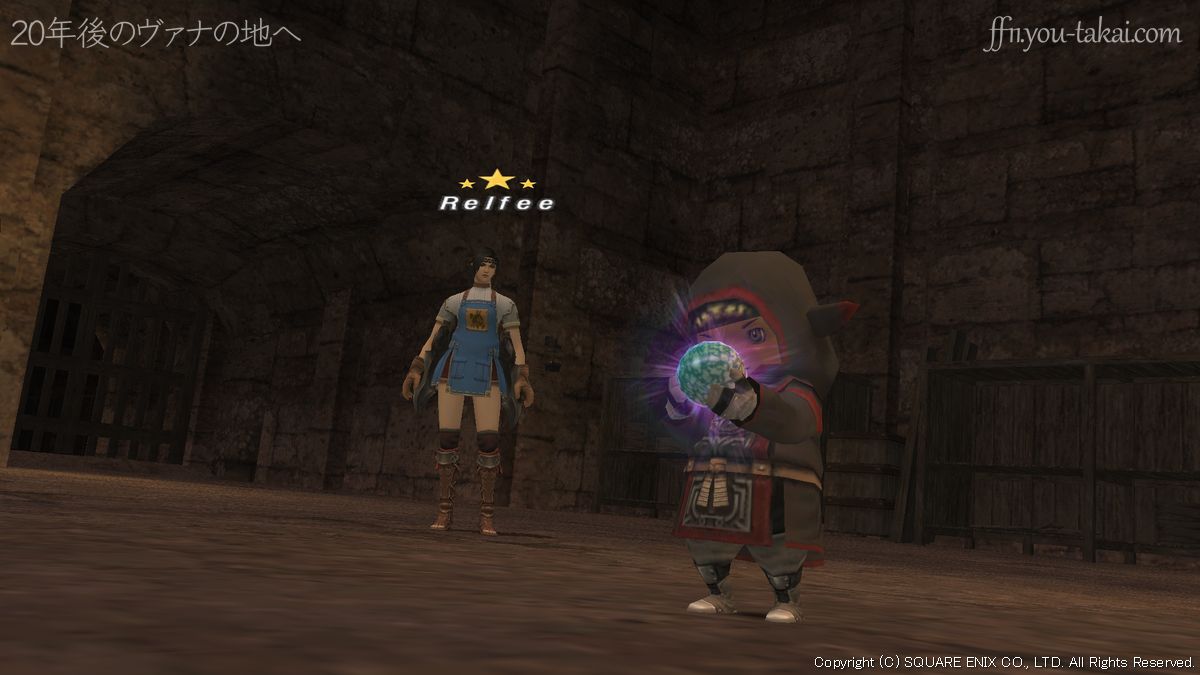Select the Relfee name tag
This screenshot has height=675, width=1200.
(496, 203)
